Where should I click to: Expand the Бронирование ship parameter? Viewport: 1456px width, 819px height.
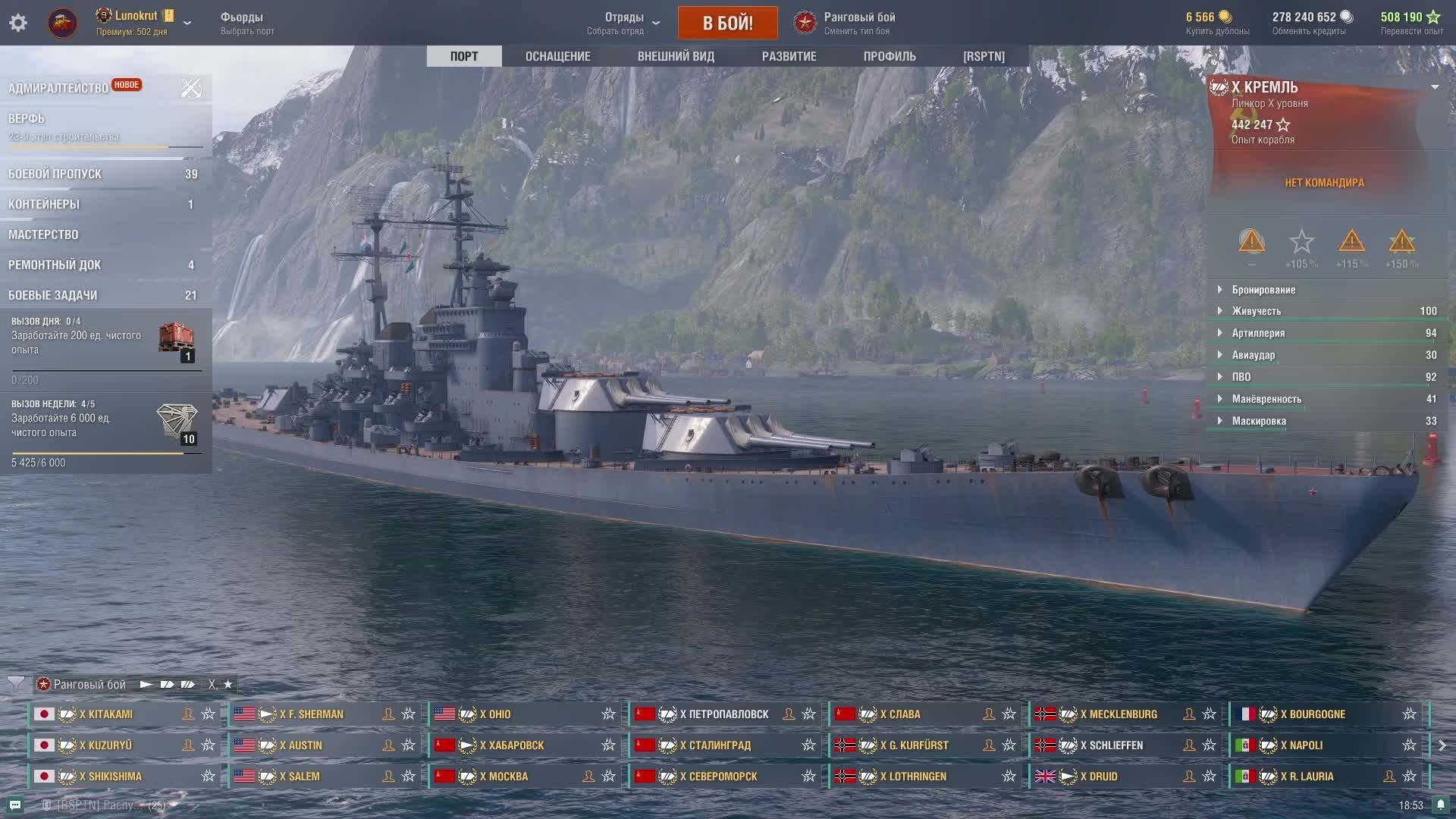click(x=1263, y=290)
